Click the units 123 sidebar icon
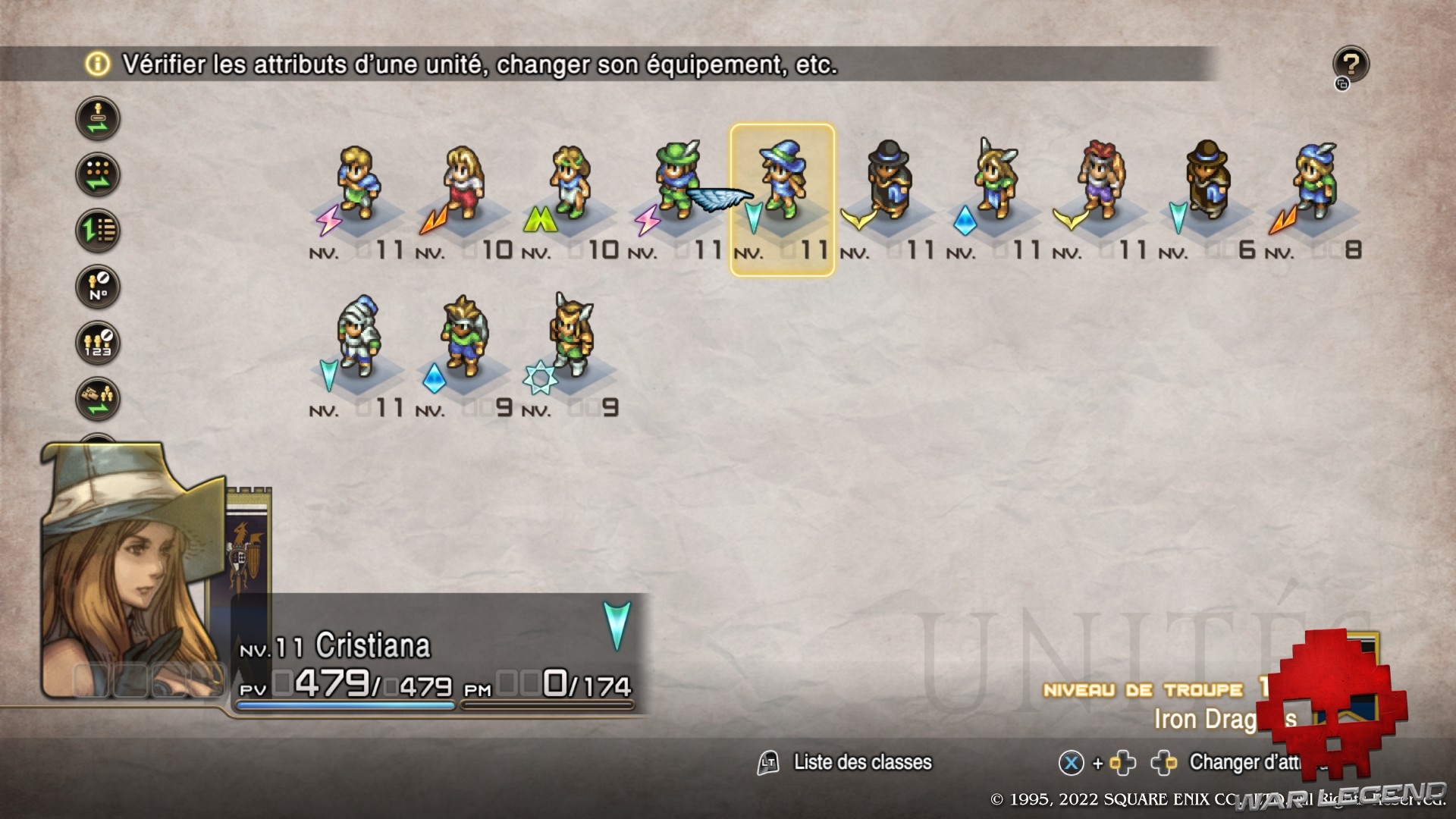 point(98,343)
